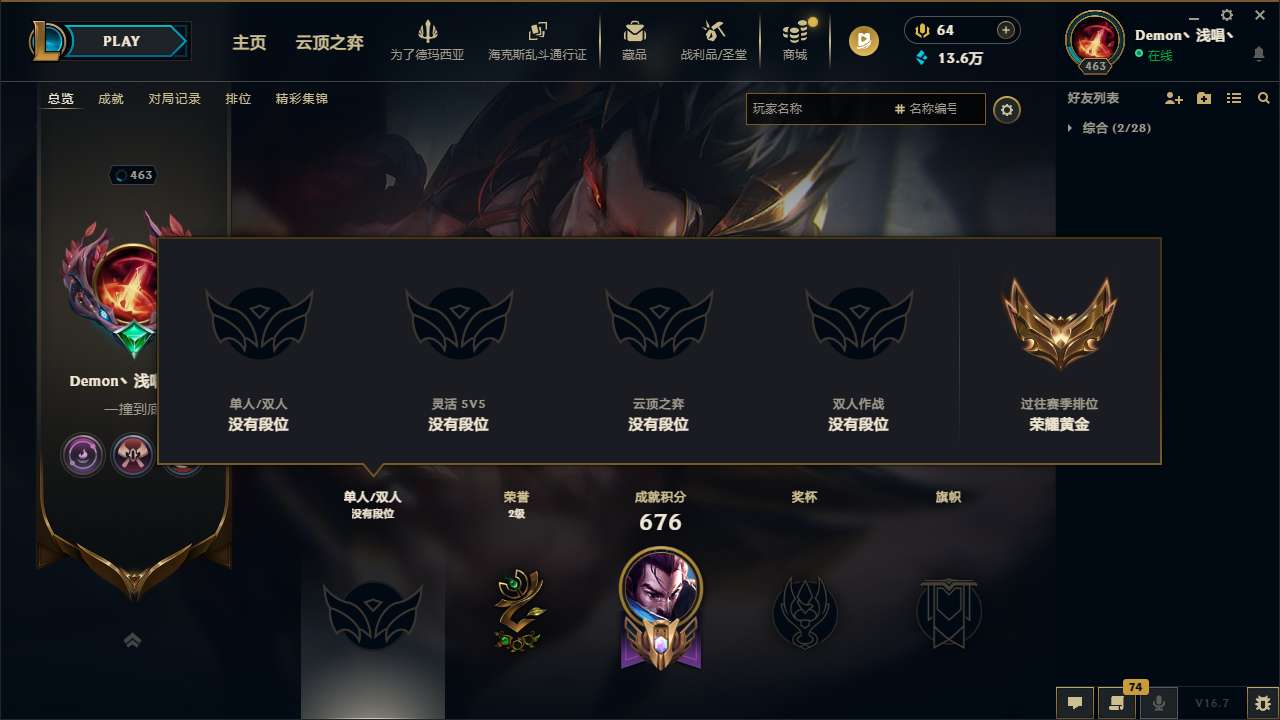Click the 为了德玛西亚 event icon
This screenshot has width=1280, height=720.
point(428,40)
